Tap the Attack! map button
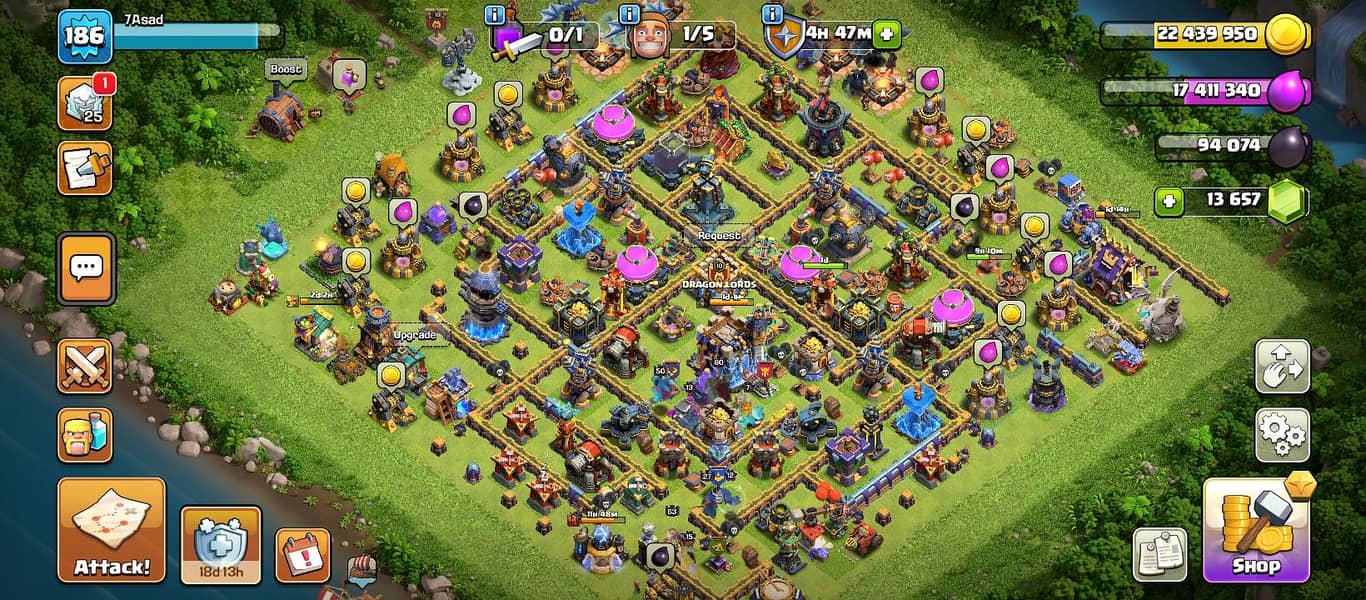 click(111, 530)
